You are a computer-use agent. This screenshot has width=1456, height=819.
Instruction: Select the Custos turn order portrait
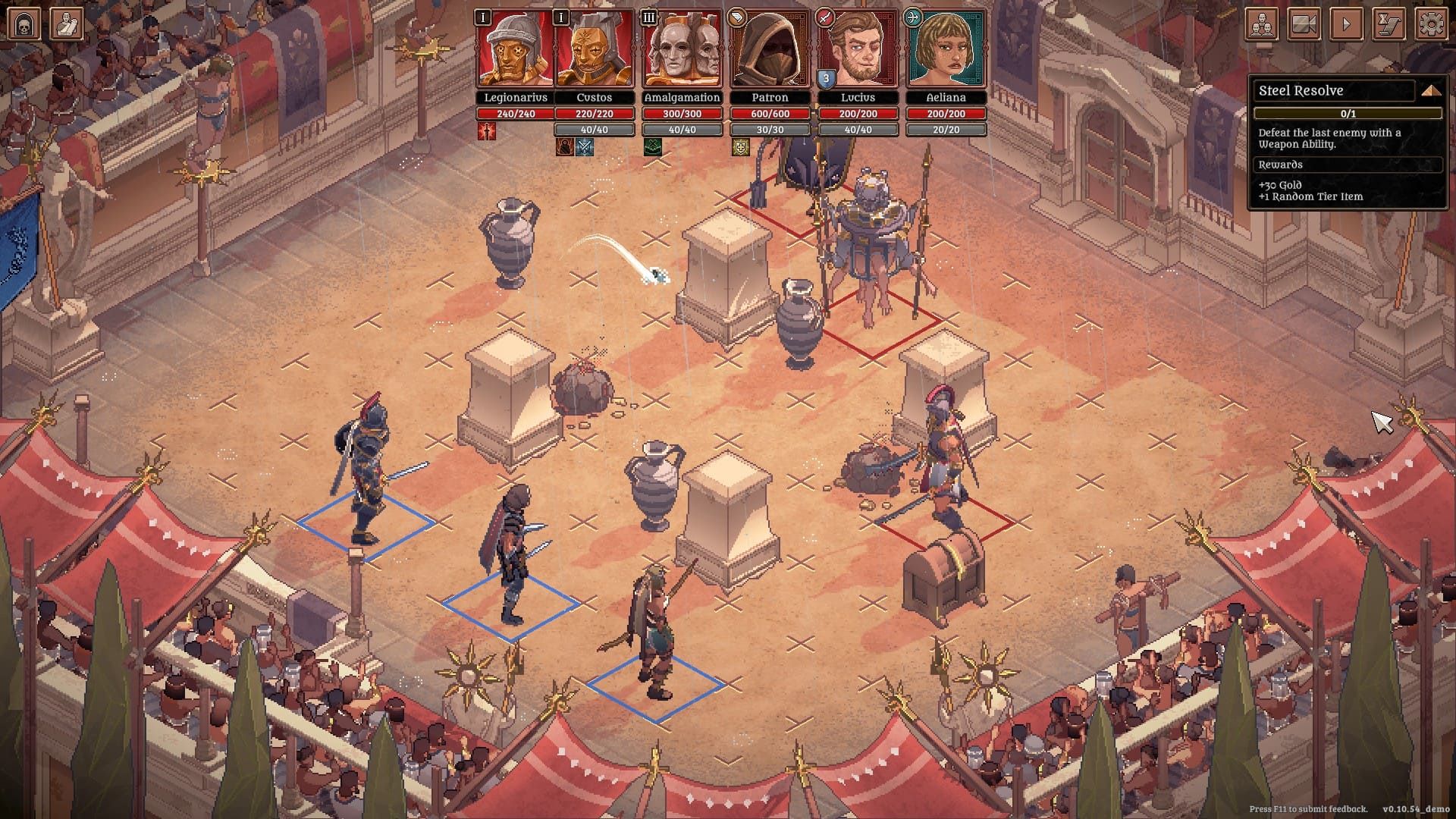[x=594, y=50]
